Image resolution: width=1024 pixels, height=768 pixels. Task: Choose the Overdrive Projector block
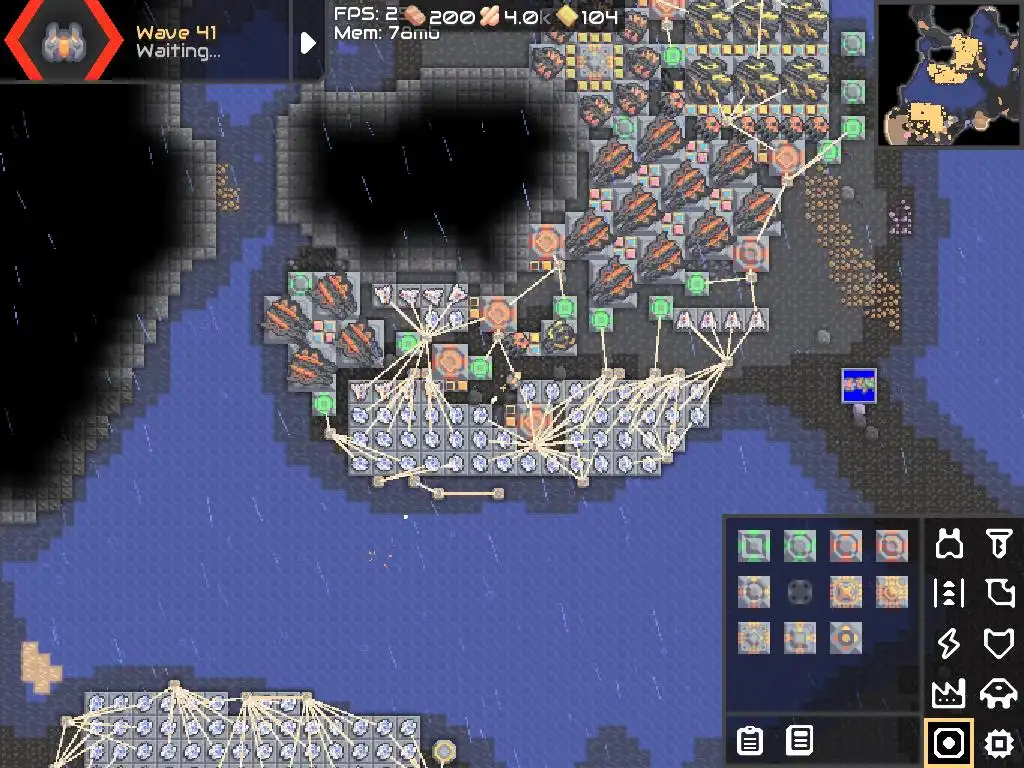point(846,546)
